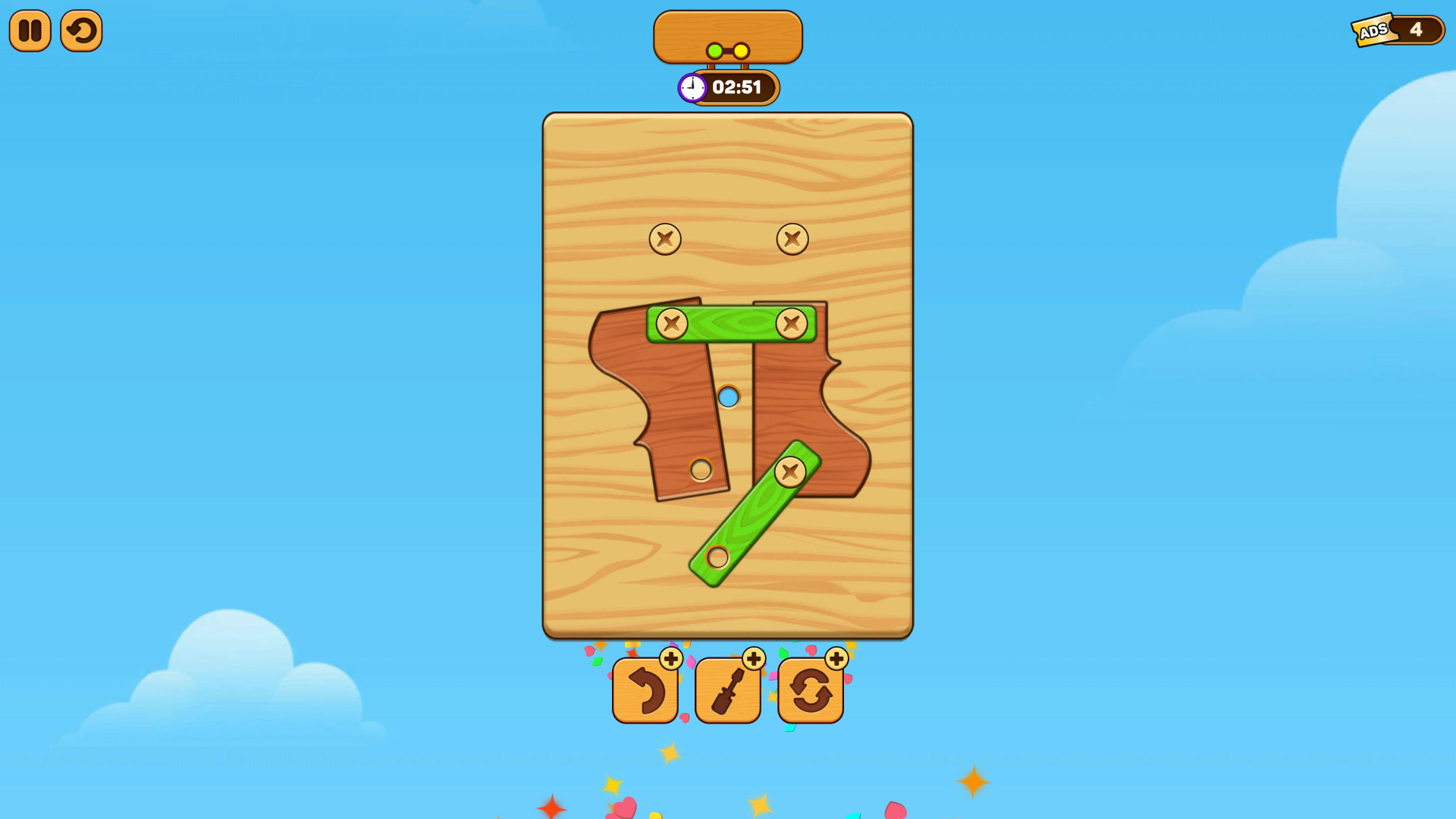This screenshot has width=1456, height=819.
Task: Restart the current level
Action: tap(81, 30)
